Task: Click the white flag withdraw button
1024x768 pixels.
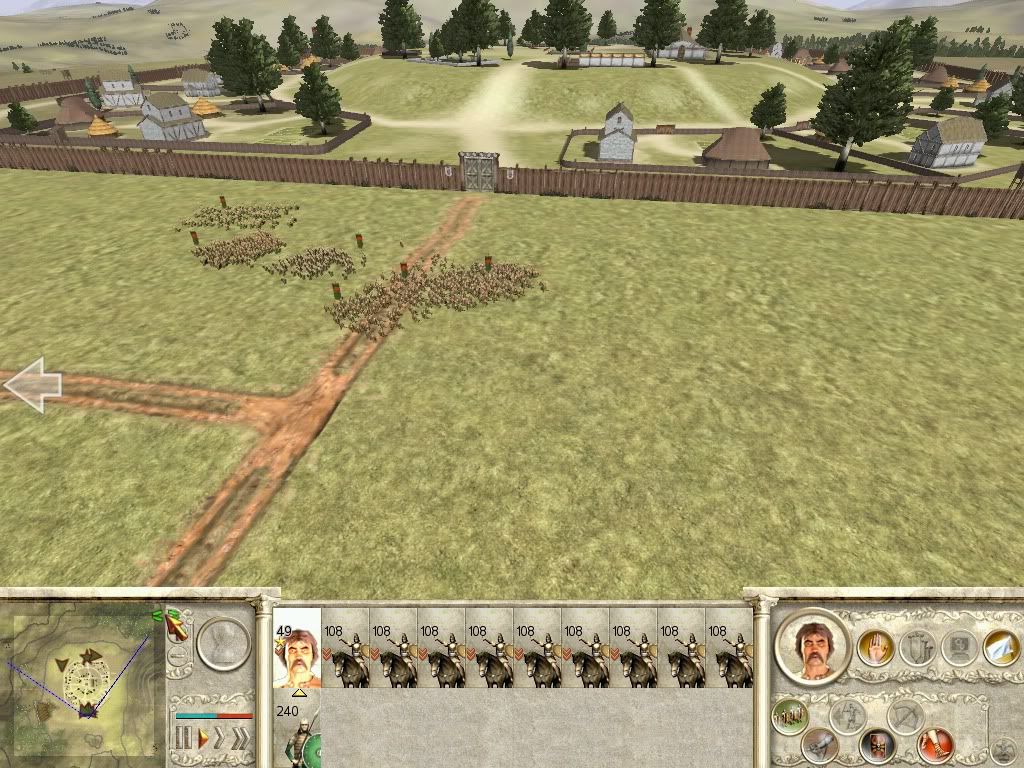Action: [1001, 647]
